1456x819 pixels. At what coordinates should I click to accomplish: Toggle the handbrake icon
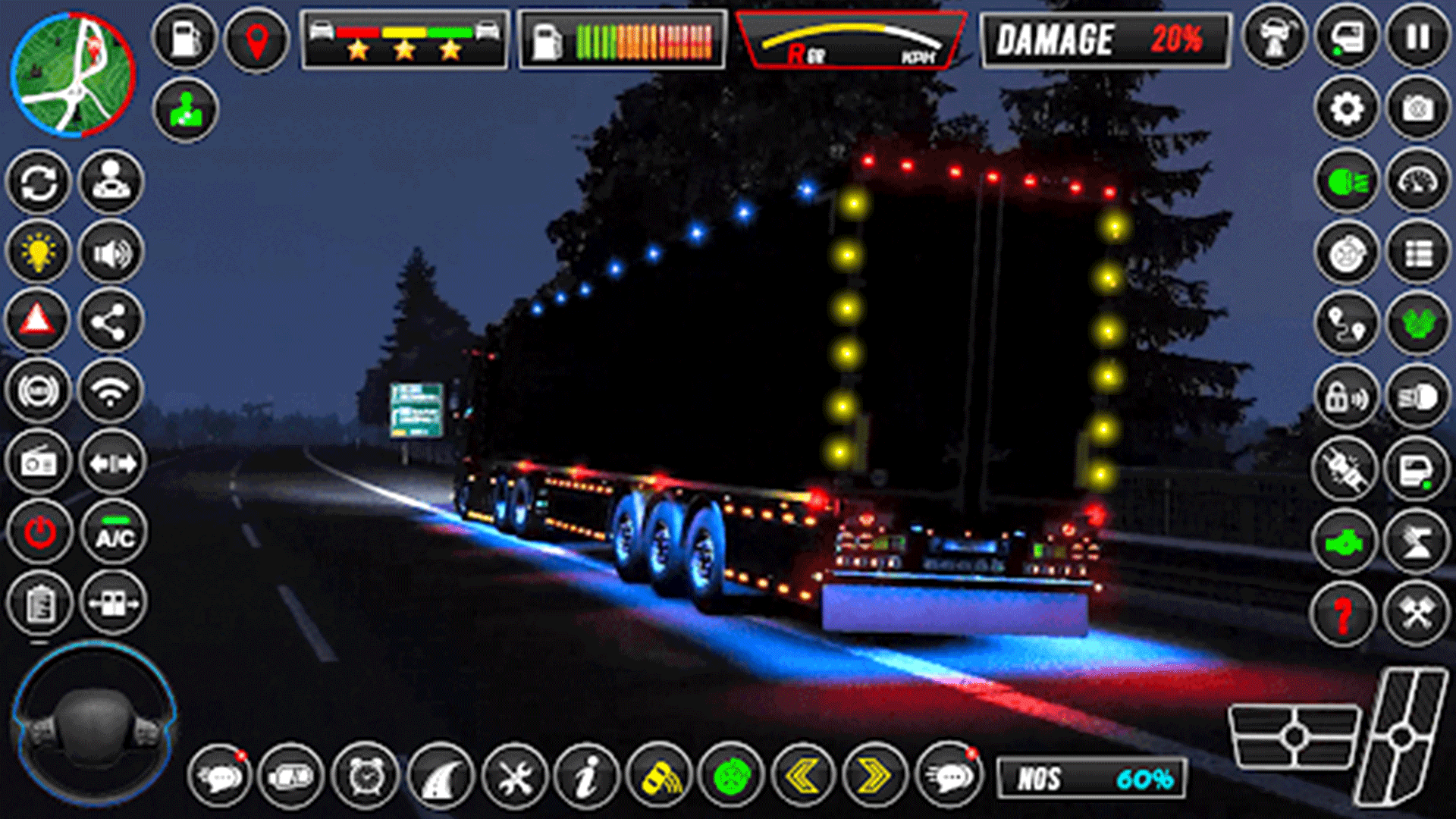coord(39,391)
